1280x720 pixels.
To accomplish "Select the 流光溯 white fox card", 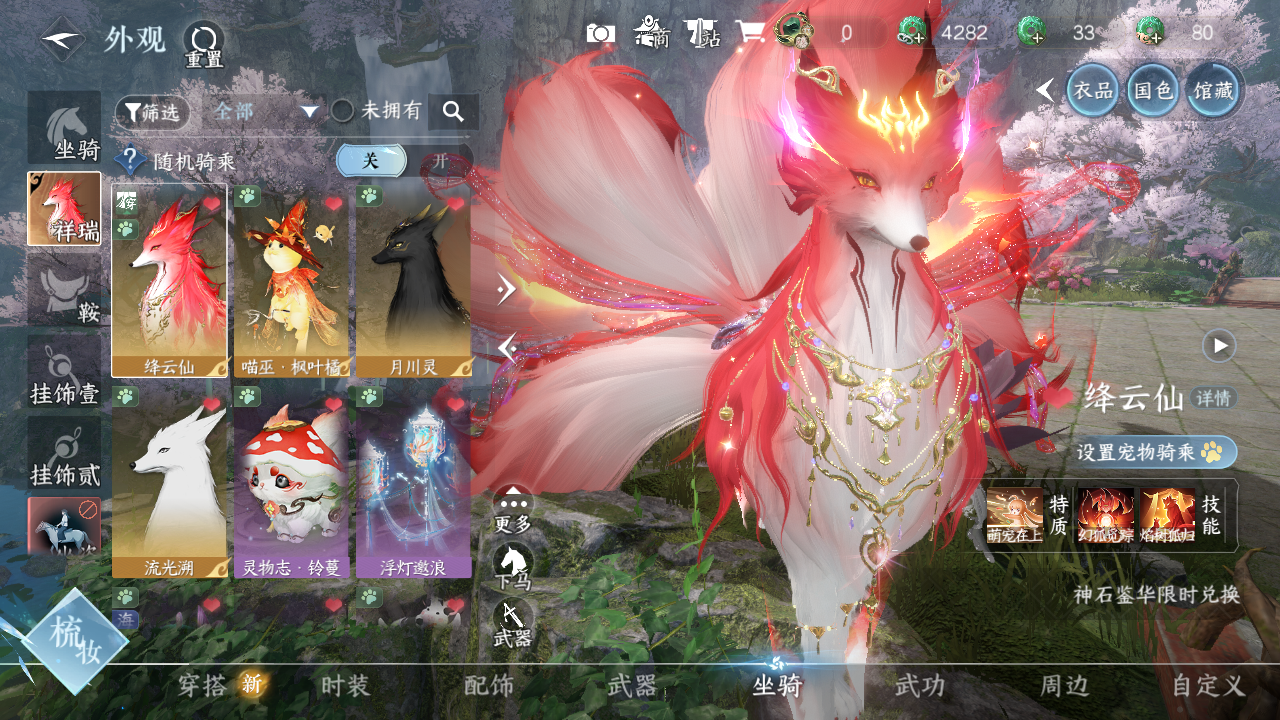I will (169, 481).
